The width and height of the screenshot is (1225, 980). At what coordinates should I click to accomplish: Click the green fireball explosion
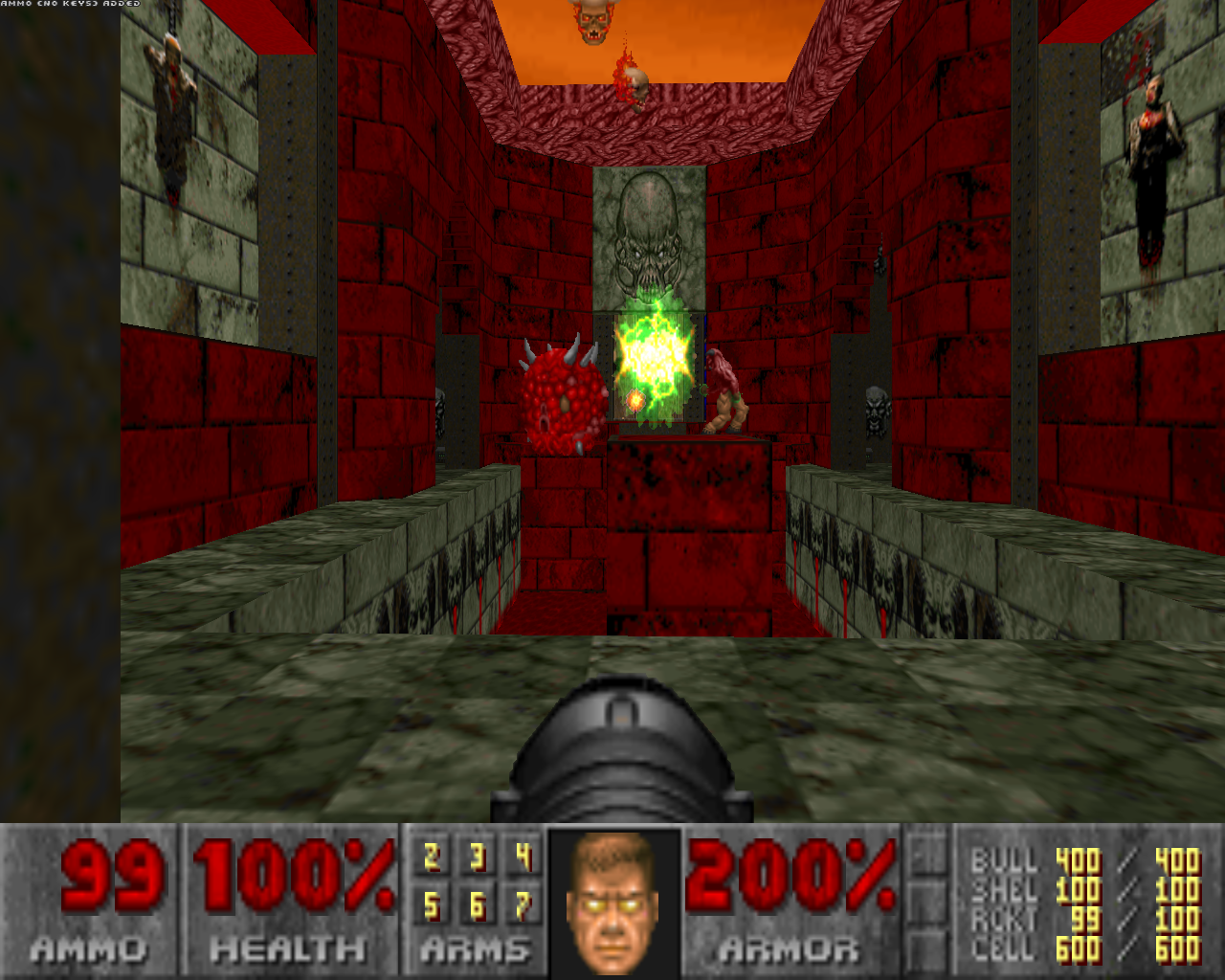pyautogui.click(x=651, y=354)
